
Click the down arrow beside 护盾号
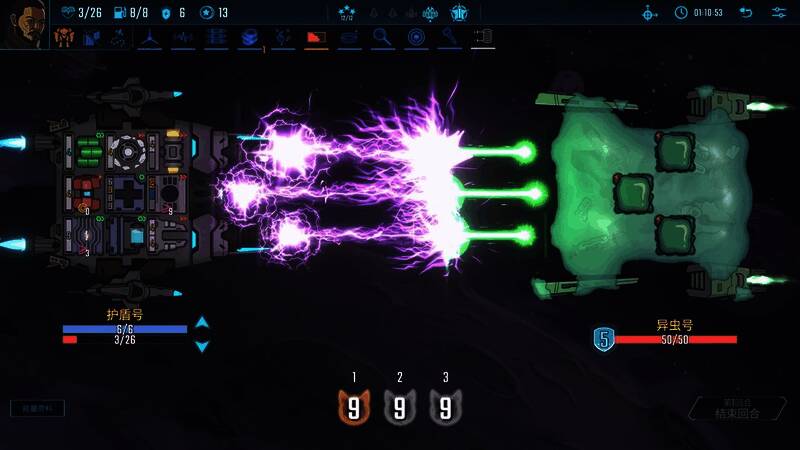click(x=202, y=346)
